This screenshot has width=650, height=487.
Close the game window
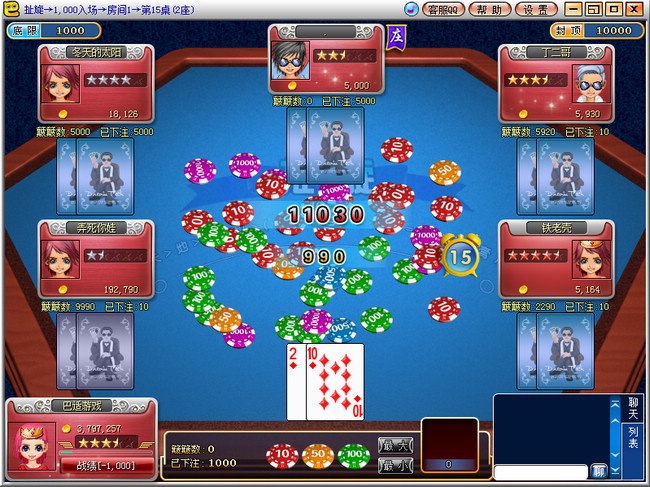pyautogui.click(x=637, y=9)
